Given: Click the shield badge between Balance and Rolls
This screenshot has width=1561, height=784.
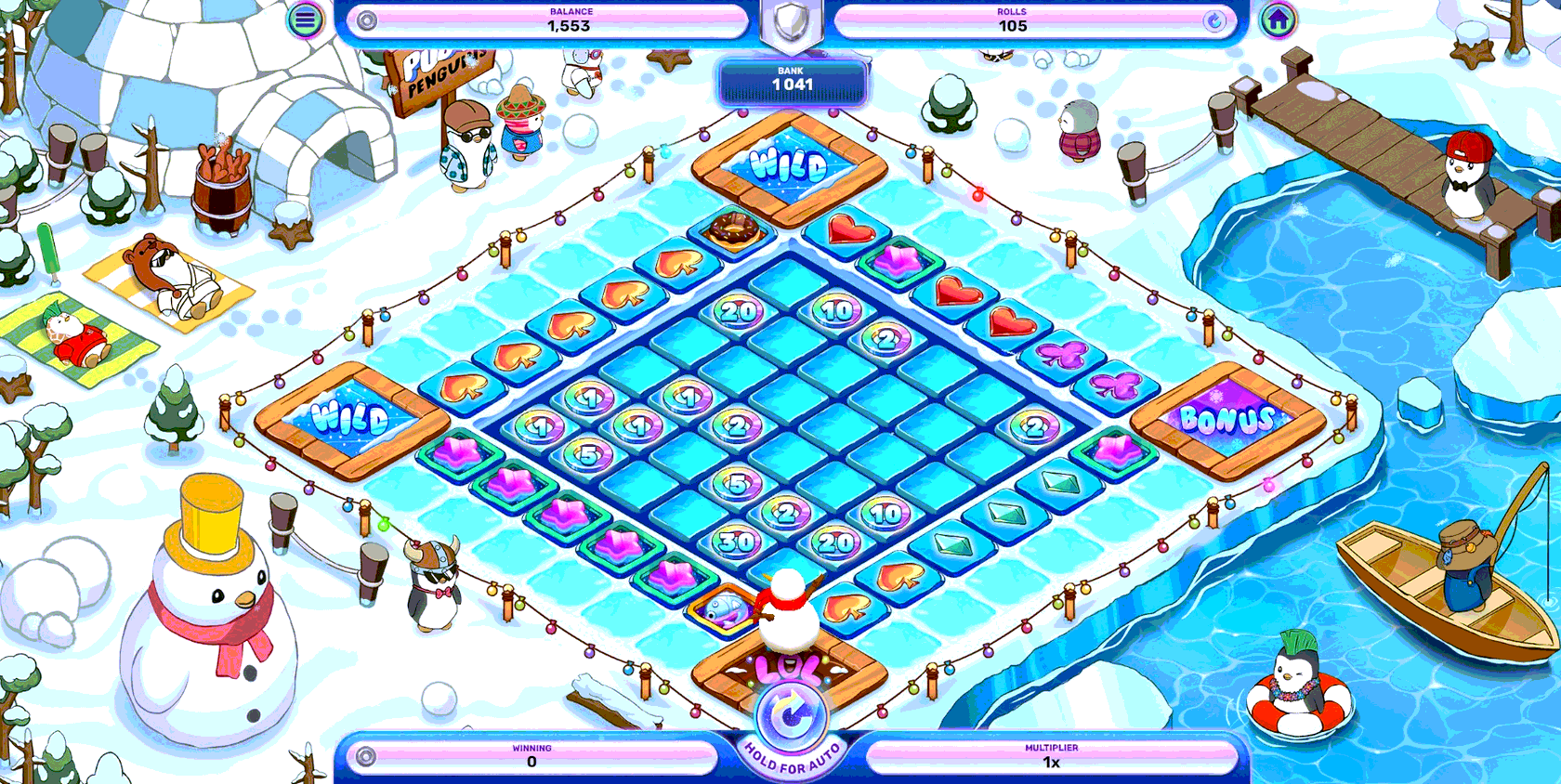Looking at the screenshot, I should (789, 19).
